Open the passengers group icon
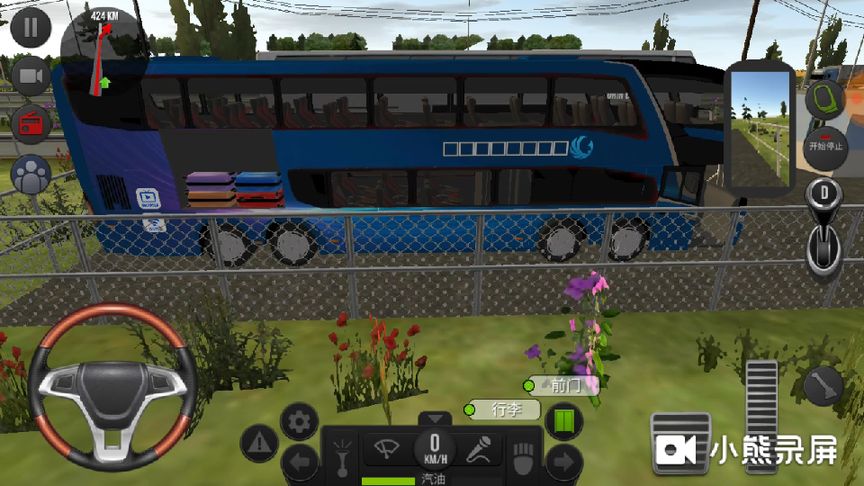This screenshot has height=486, width=864. pos(31,174)
